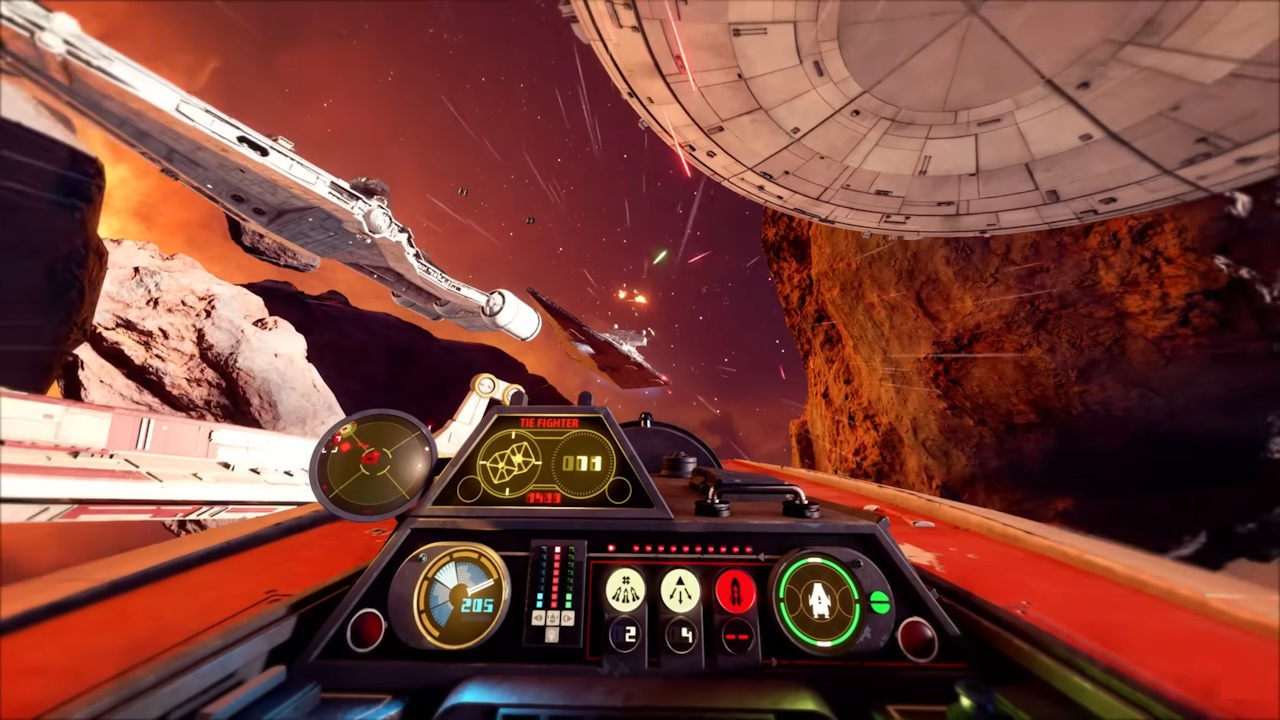1280x720 pixels.
Task: Click the red 1433 digital readout
Action: [x=543, y=498]
